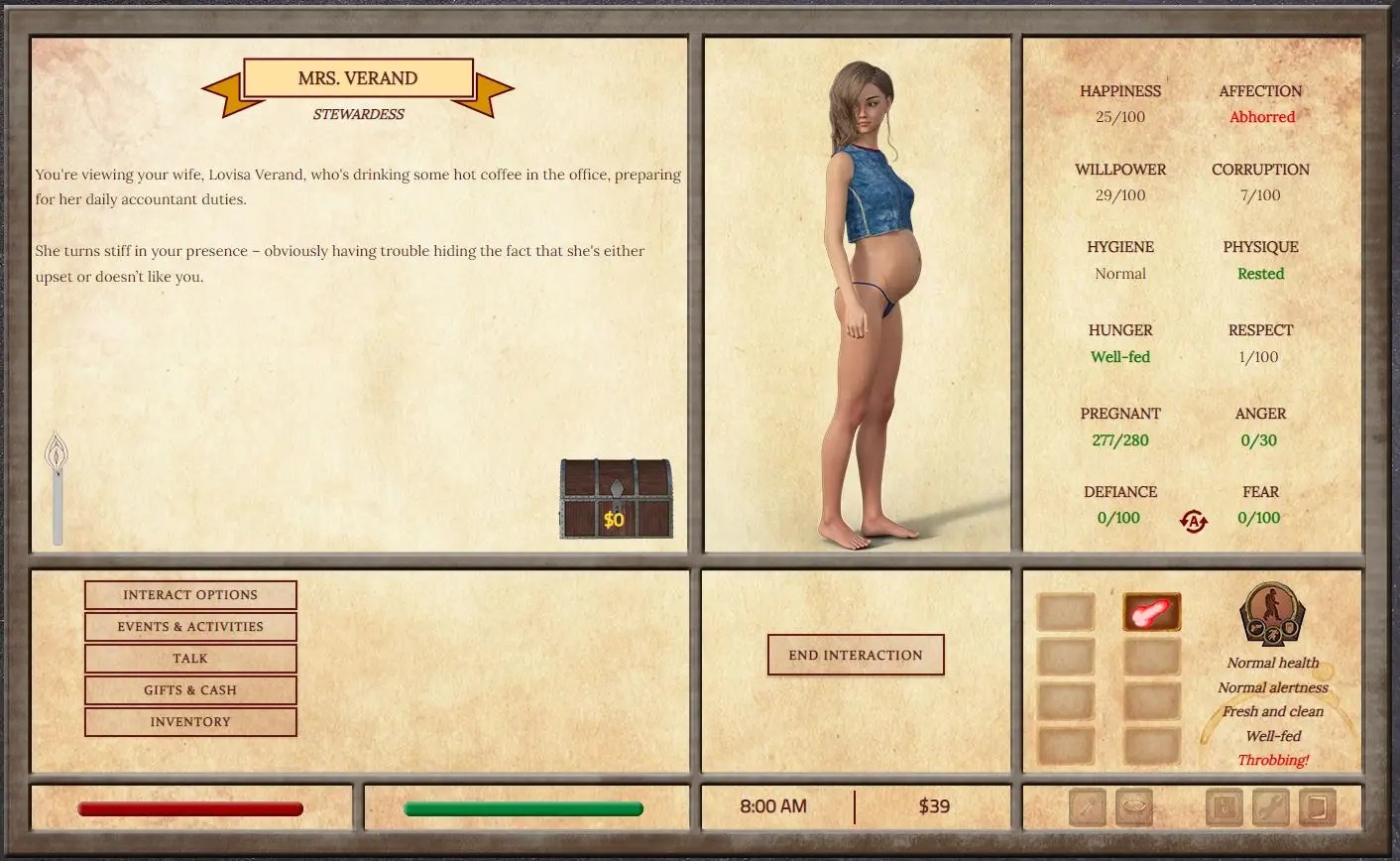Open the Inventory menu entry
The image size is (1400, 861).
[190, 722]
